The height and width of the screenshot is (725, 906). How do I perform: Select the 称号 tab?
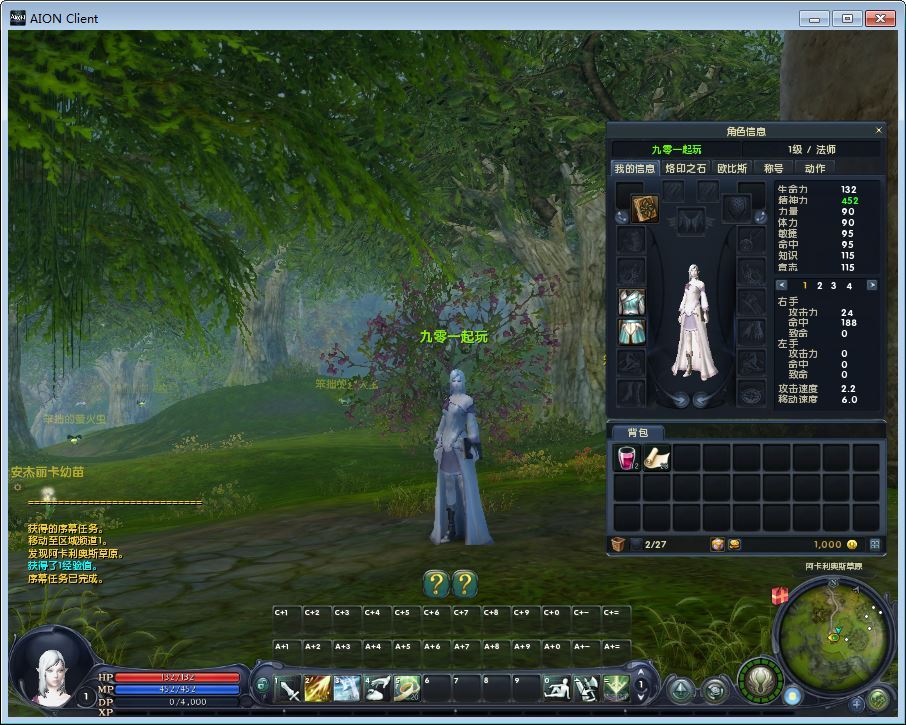tap(773, 168)
